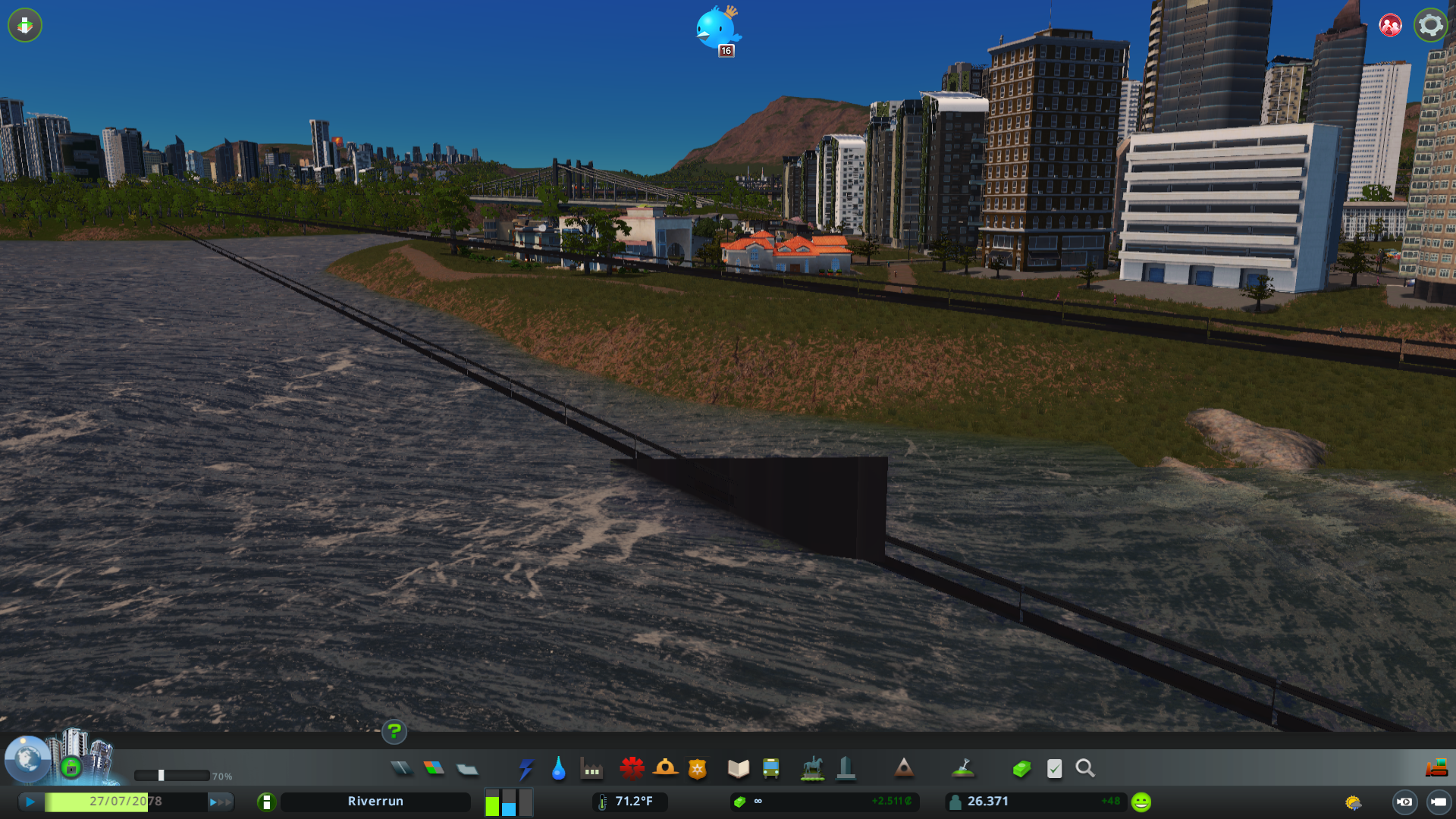
Task: Open the game Options gear menu
Action: 1430,25
